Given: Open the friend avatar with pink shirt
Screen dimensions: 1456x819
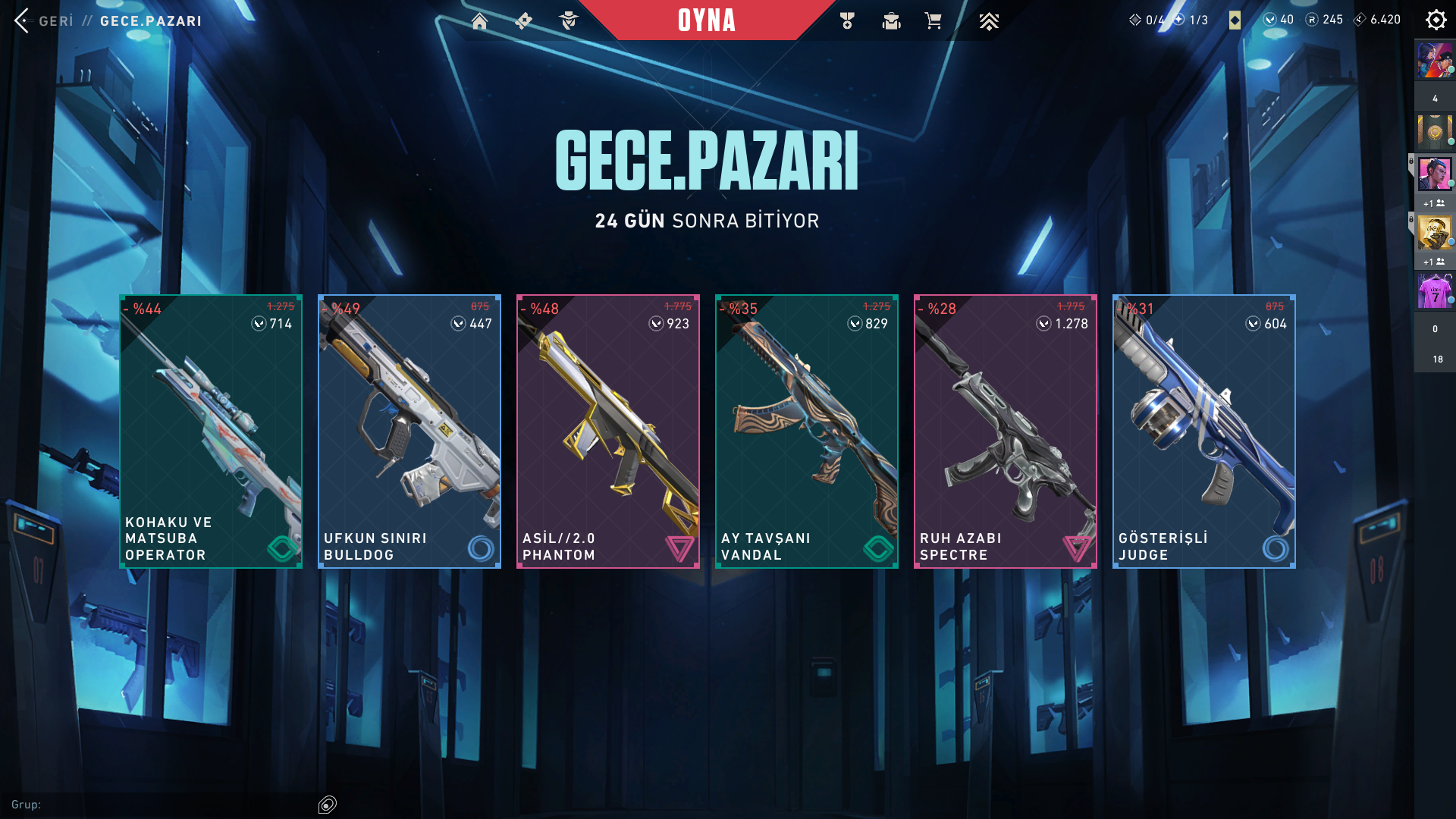Looking at the screenshot, I should coord(1435,291).
